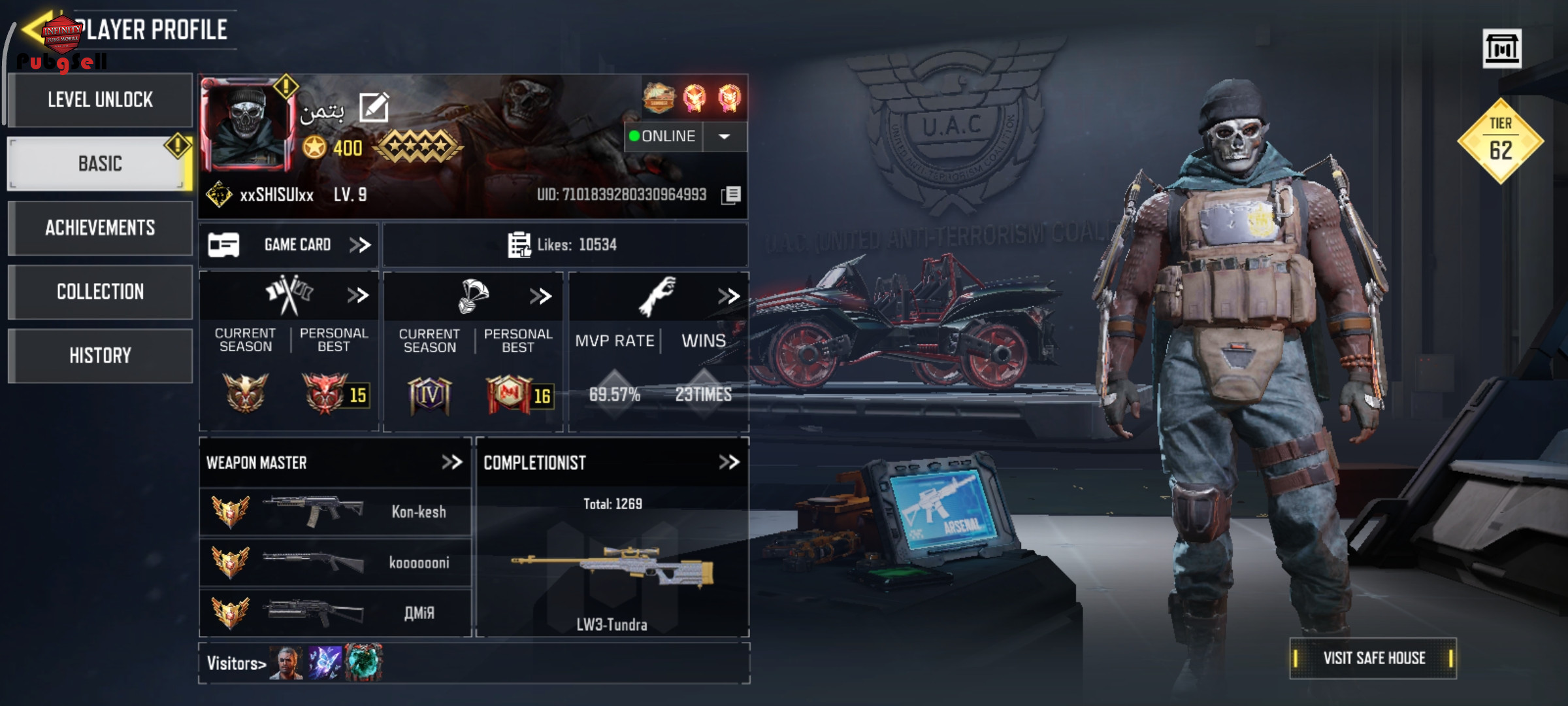Show the History tab
Viewport: 1568px width, 706px height.
coord(100,356)
